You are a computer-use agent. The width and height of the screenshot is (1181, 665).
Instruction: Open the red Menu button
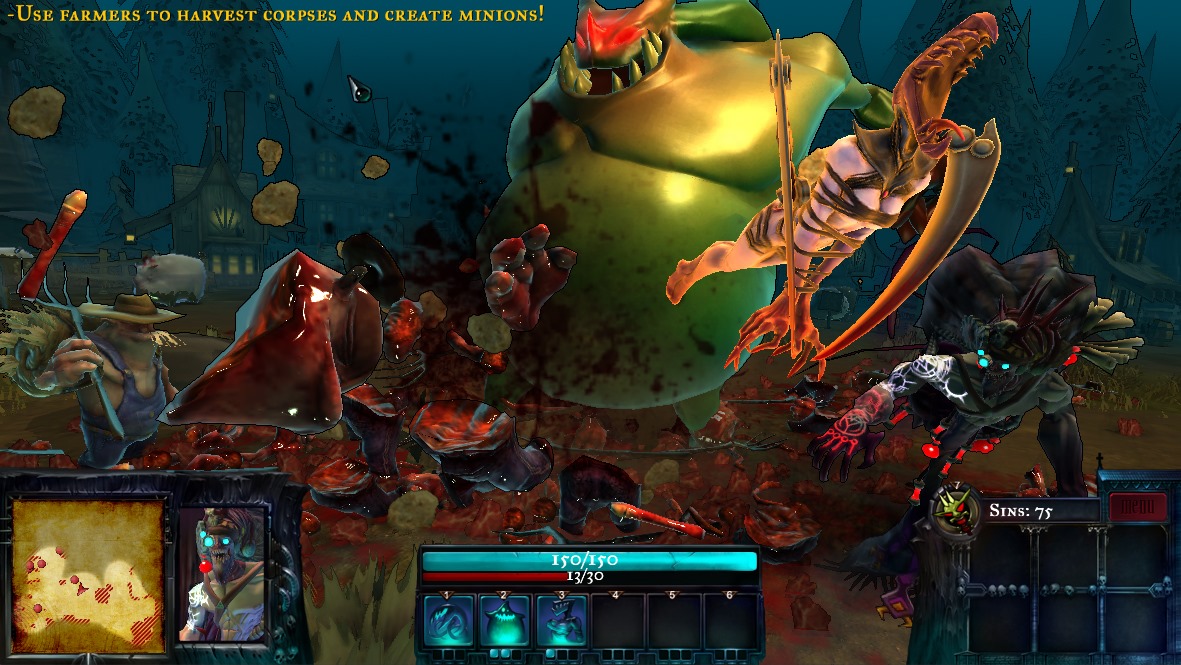(x=1138, y=507)
